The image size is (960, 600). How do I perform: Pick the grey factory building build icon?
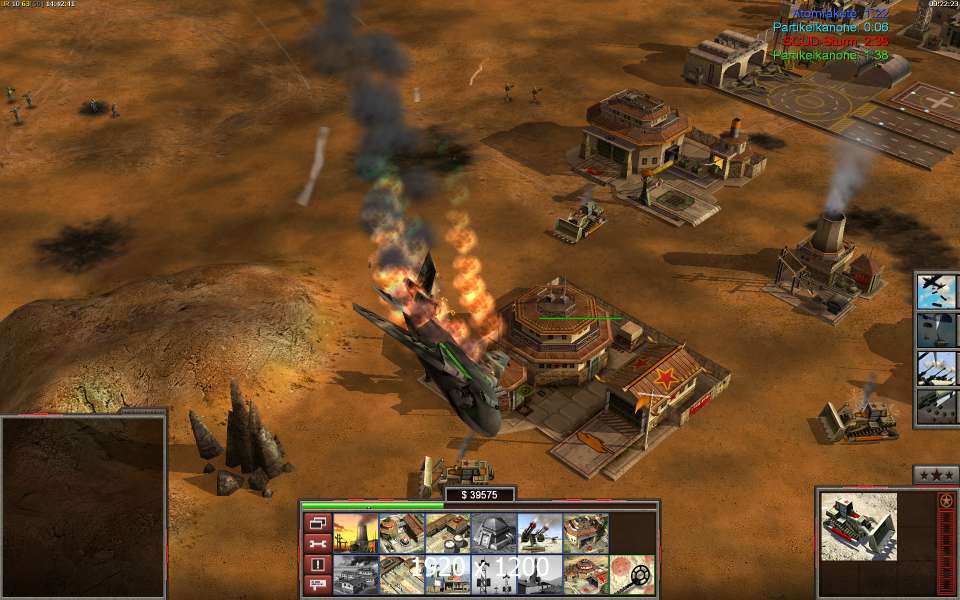pos(355,575)
